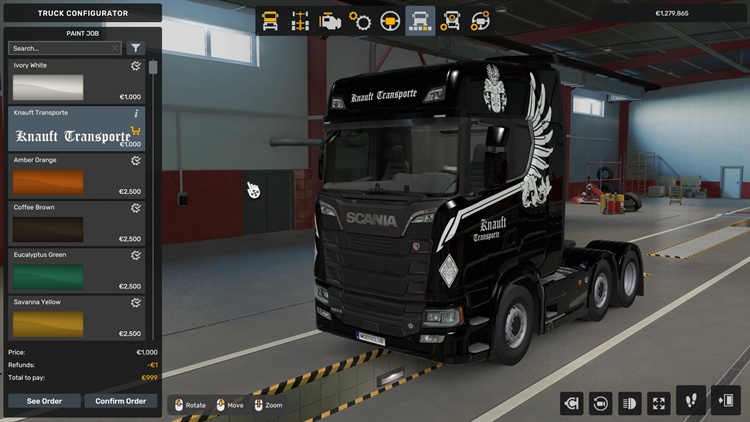This screenshot has width=750, height=422.
Task: Switch to the transmission gears tab
Action: tap(360, 20)
